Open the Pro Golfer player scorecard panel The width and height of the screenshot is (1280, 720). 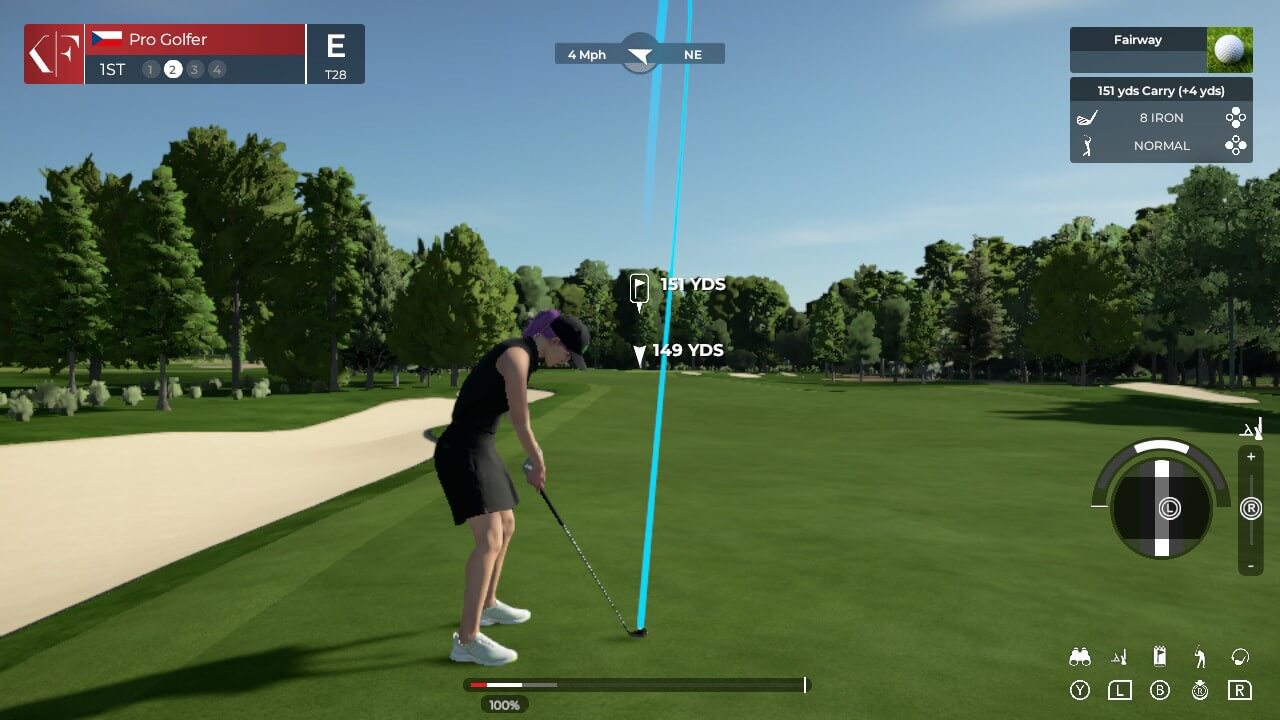coord(195,54)
